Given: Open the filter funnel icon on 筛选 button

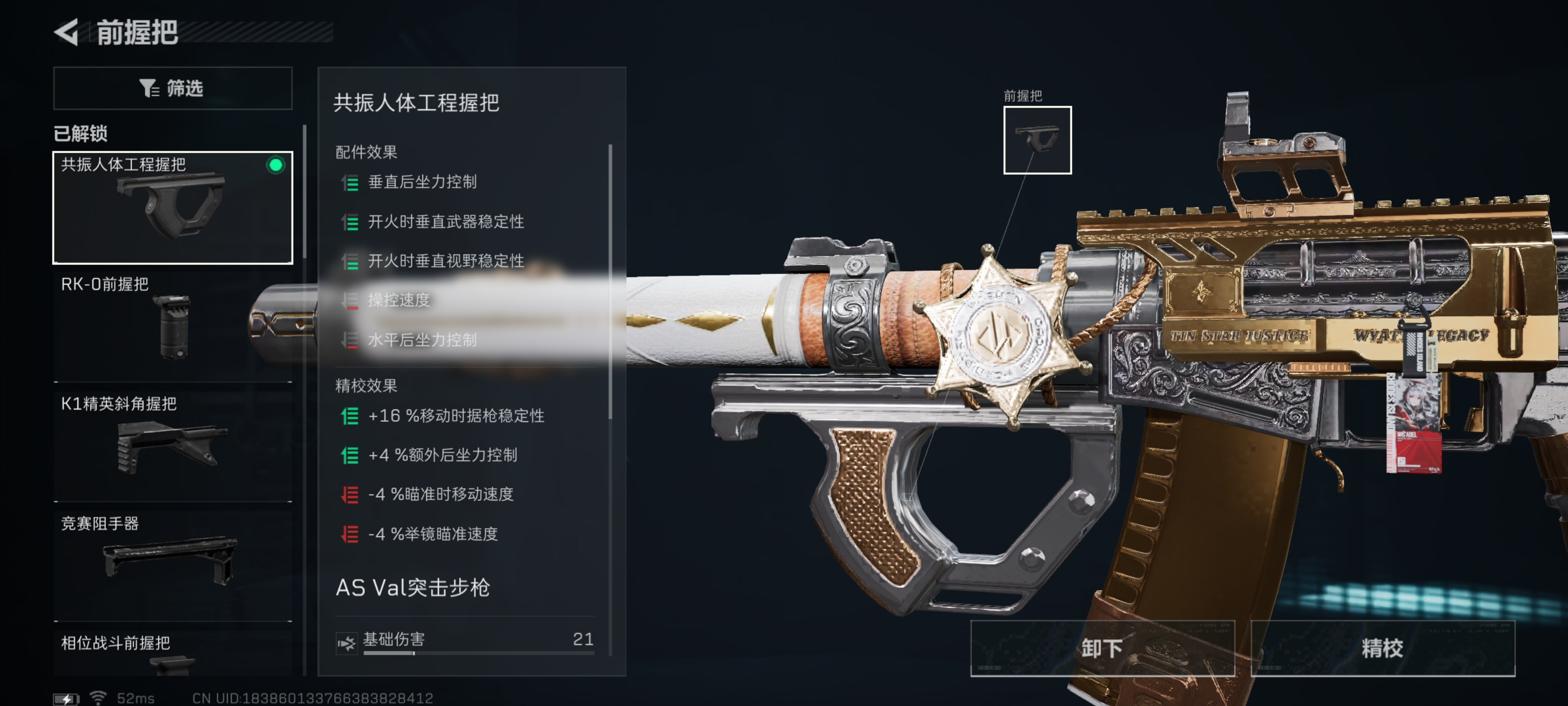Looking at the screenshot, I should (x=150, y=88).
